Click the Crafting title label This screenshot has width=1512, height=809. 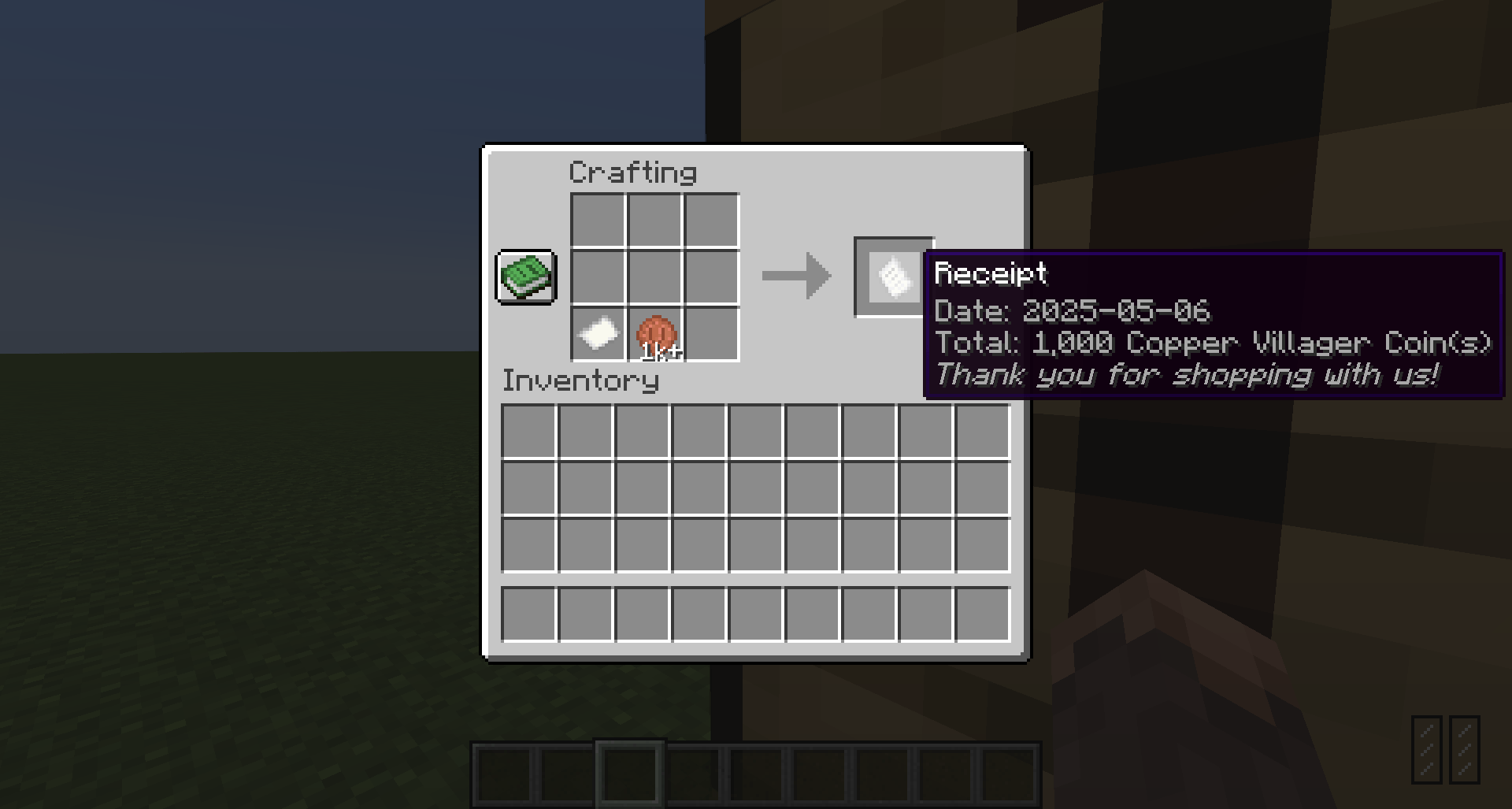click(x=633, y=170)
